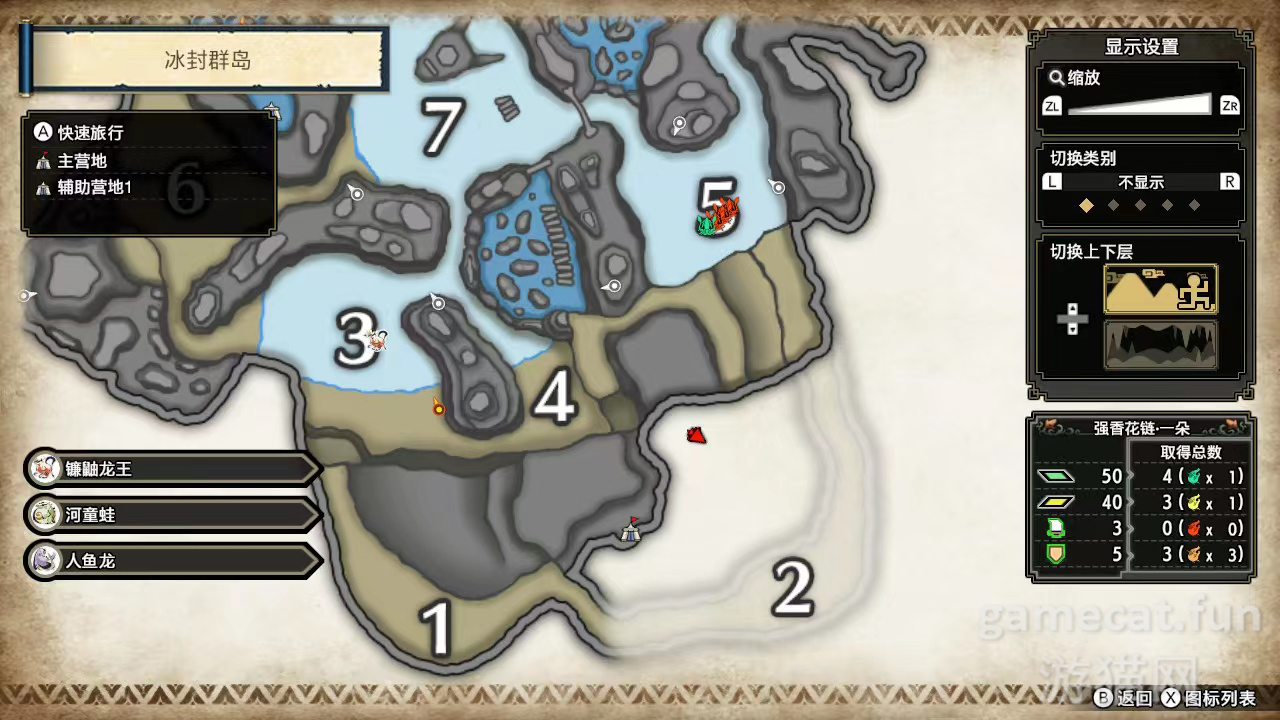Viewport: 1280px width, 720px height.
Task: Select the 人鱼龙 monster entry
Action: [x=170, y=561]
